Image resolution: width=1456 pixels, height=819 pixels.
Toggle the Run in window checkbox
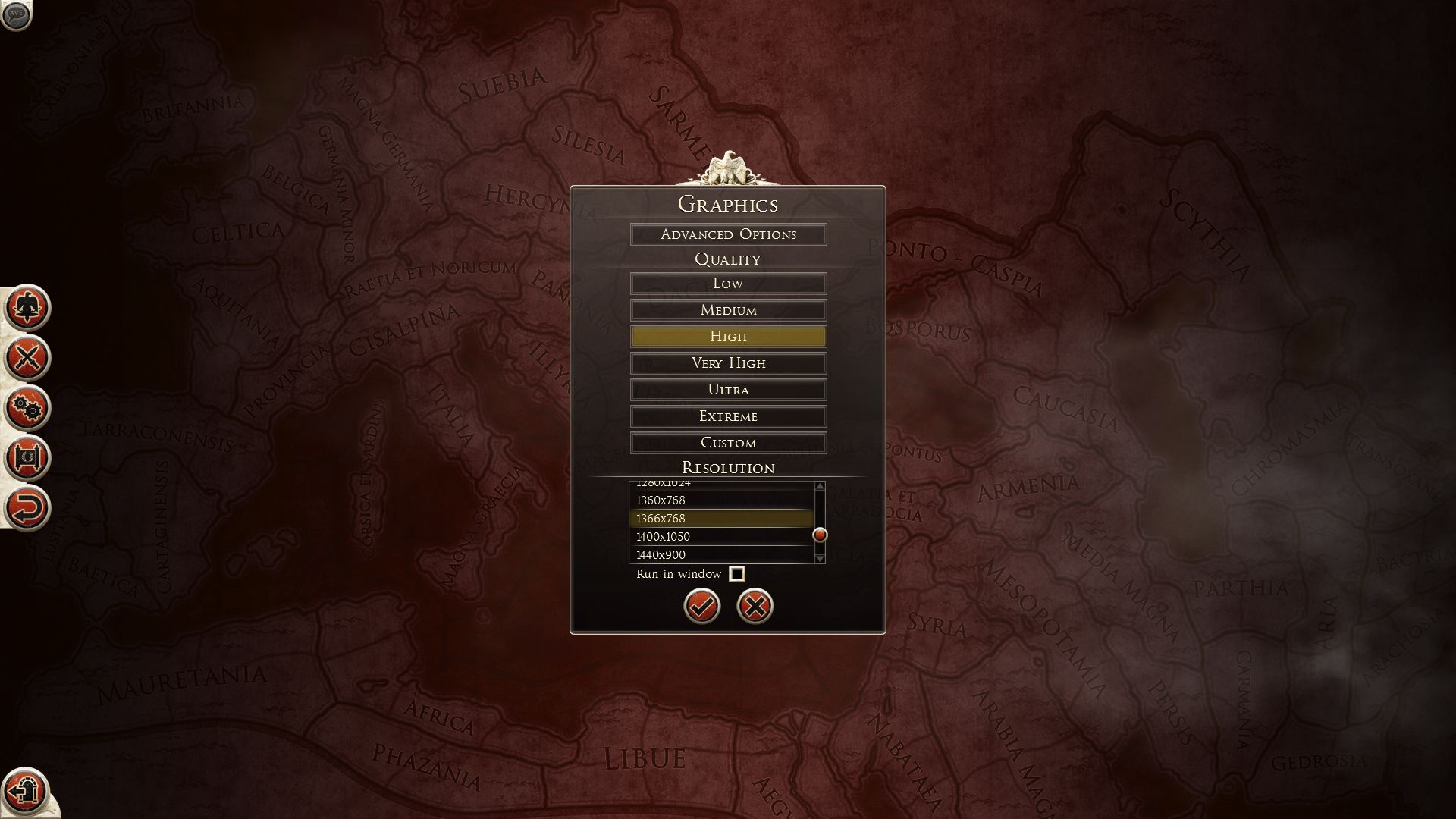click(736, 574)
